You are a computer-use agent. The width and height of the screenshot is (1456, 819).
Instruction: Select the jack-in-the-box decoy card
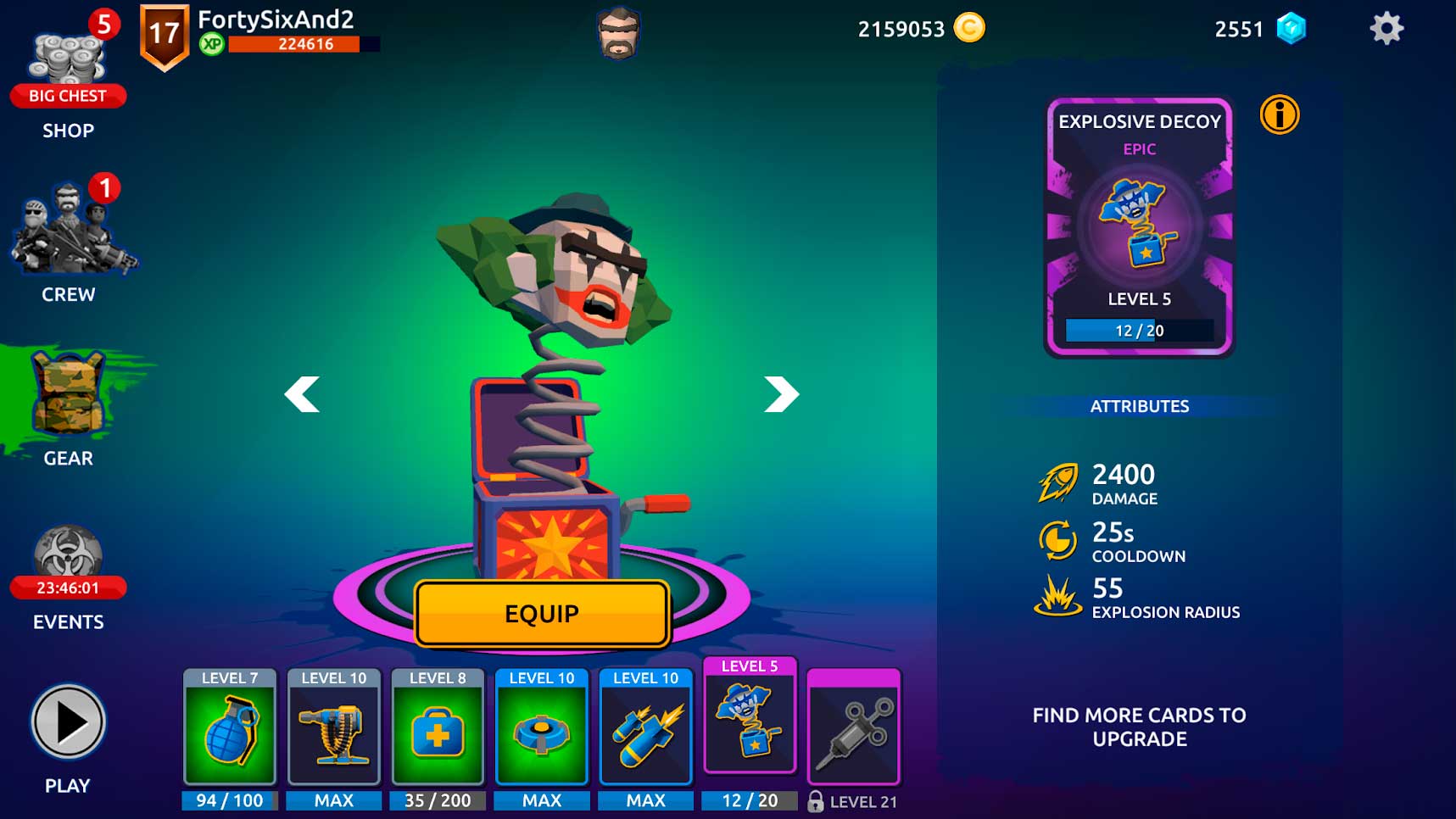click(750, 721)
